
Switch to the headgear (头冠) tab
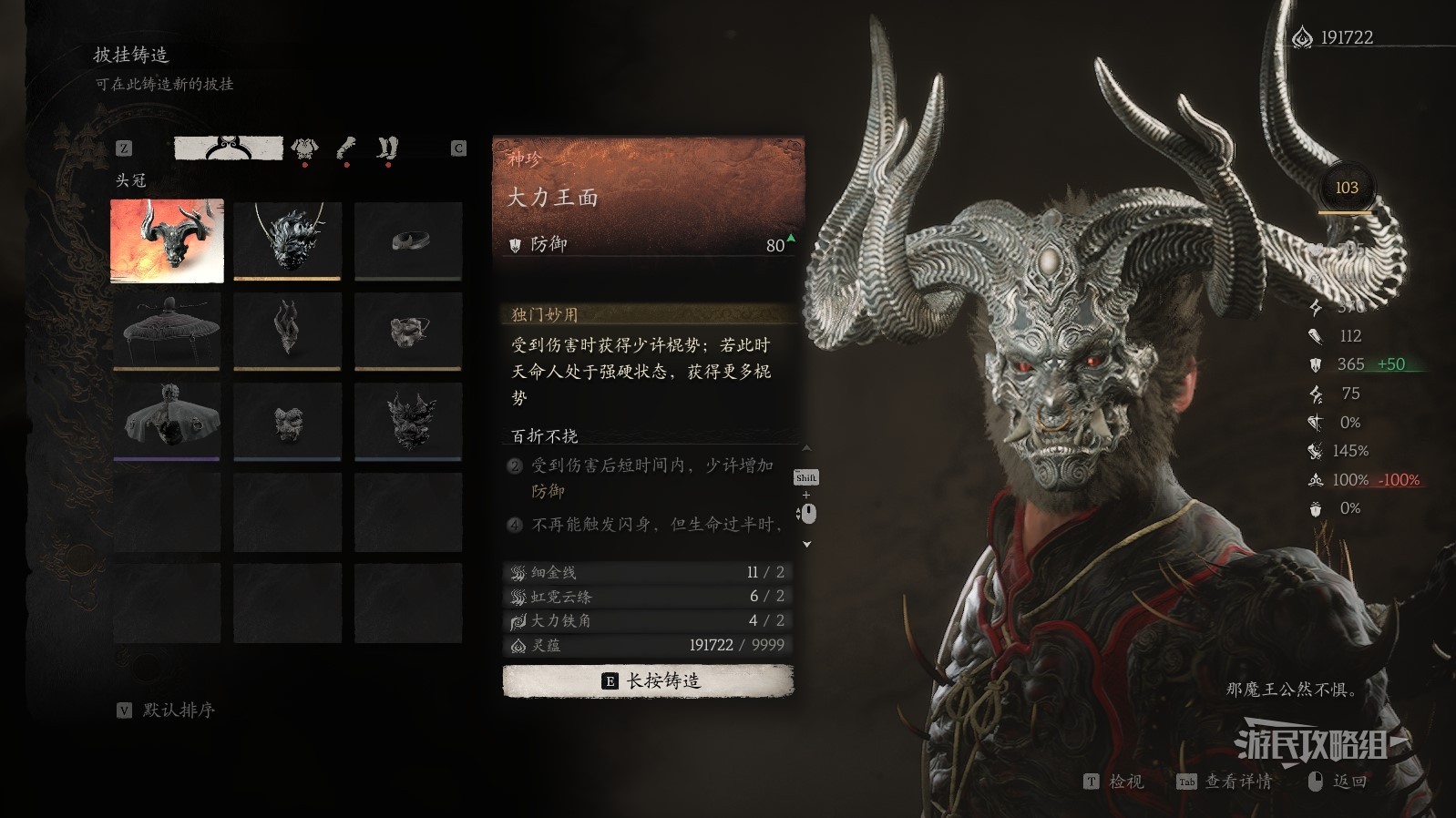(x=229, y=148)
